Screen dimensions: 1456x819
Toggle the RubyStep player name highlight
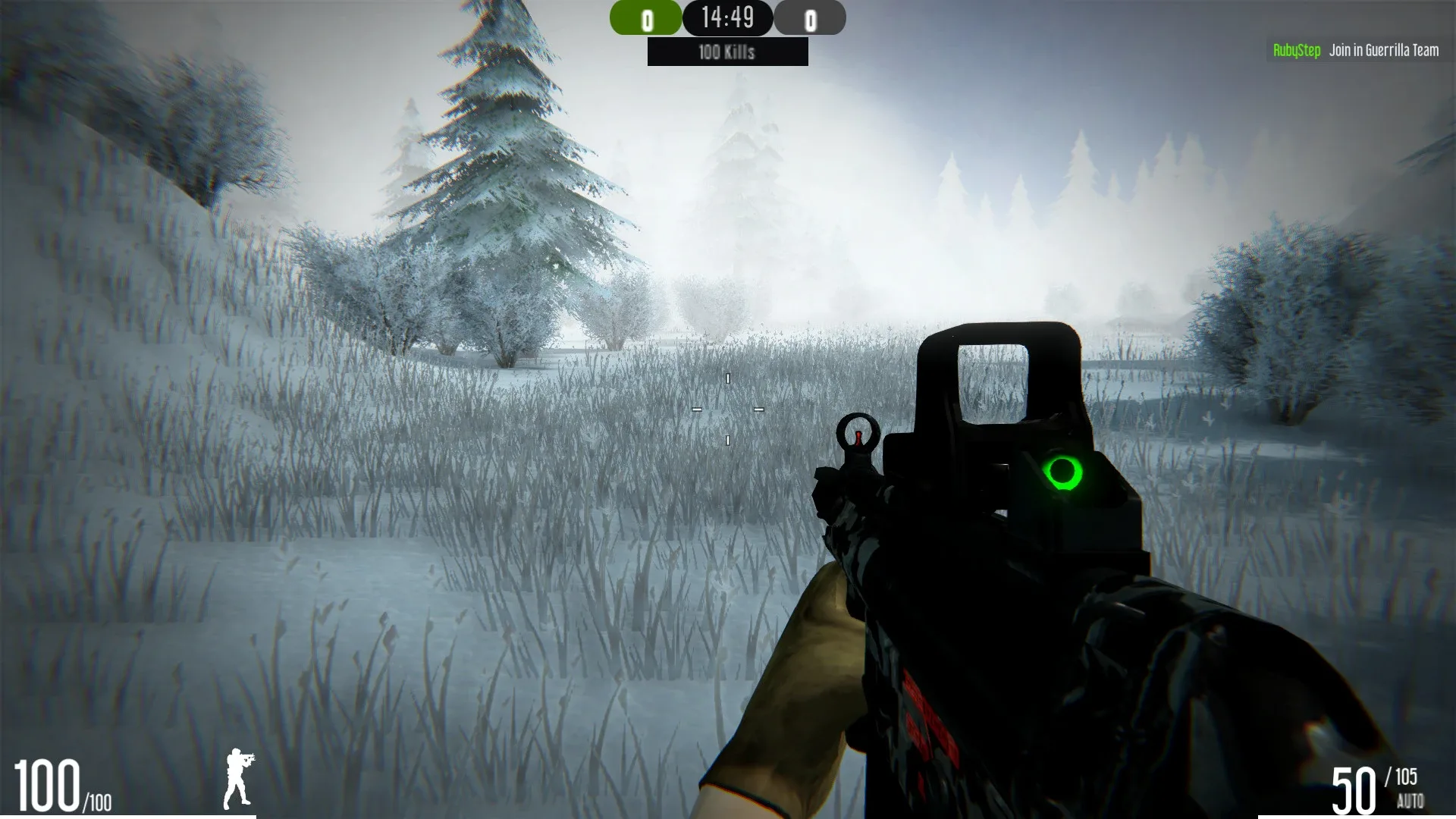tap(1297, 50)
